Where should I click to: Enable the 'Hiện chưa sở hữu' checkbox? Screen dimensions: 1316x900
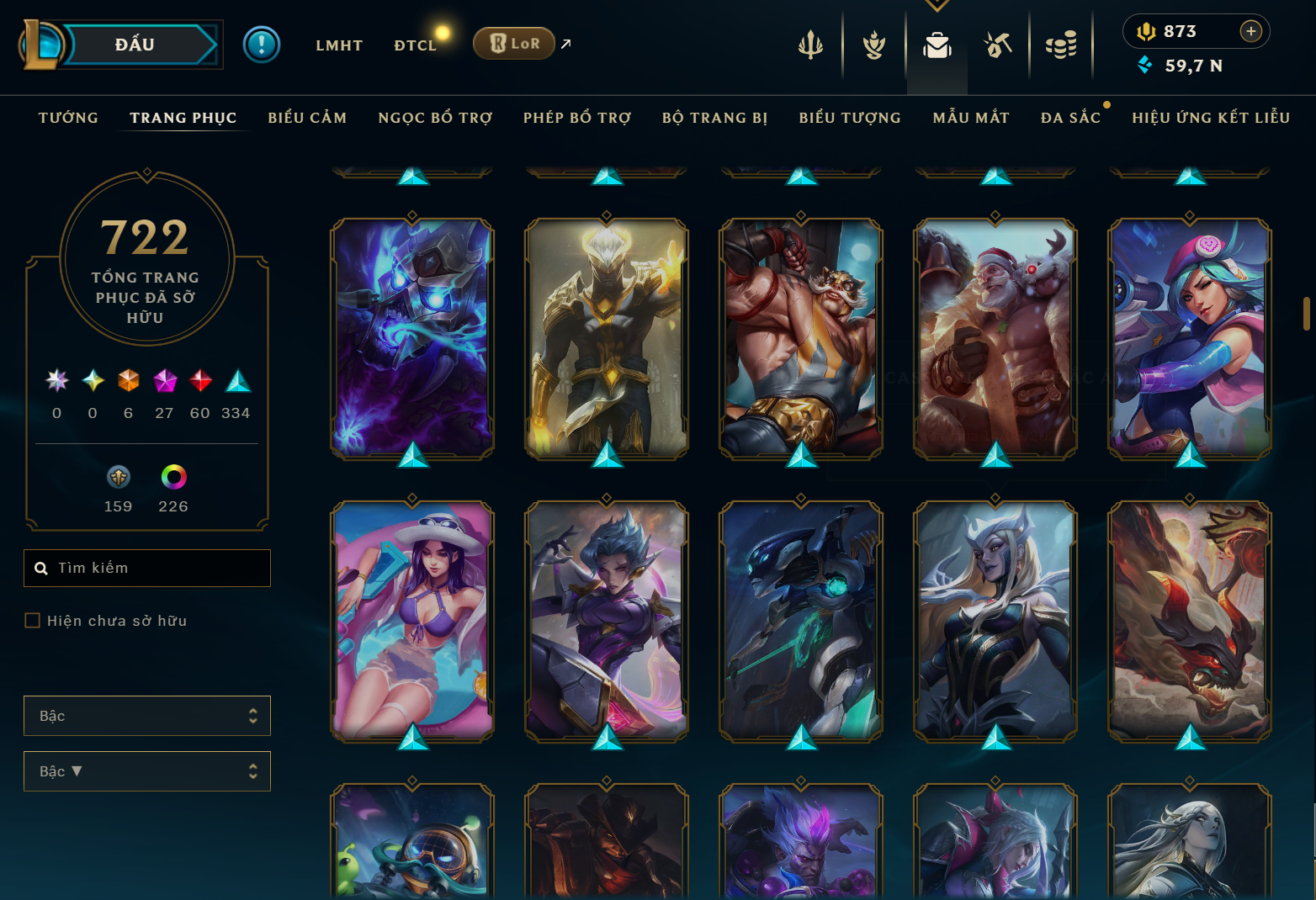pyautogui.click(x=33, y=620)
